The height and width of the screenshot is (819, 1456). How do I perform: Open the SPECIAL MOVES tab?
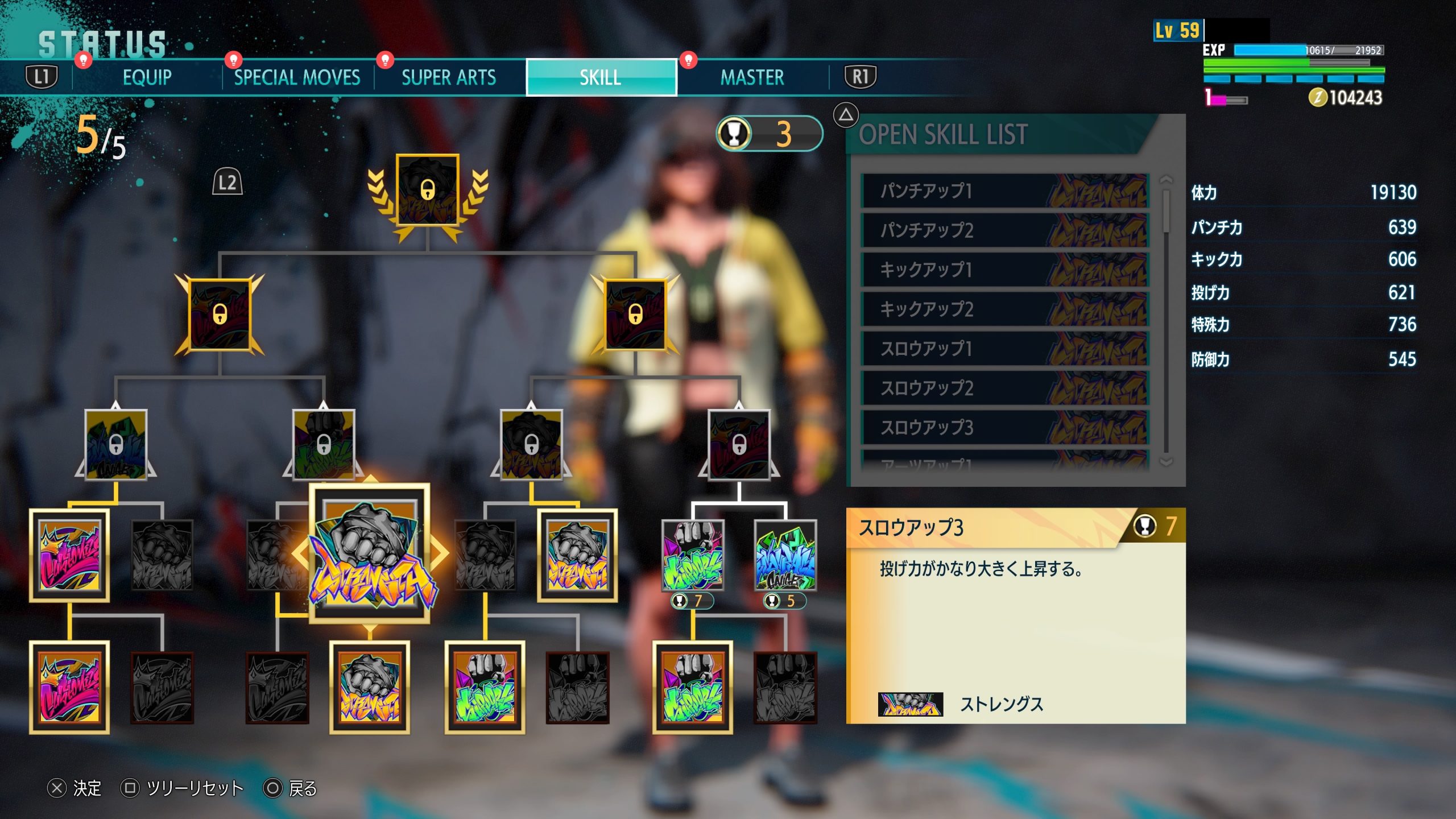click(x=297, y=77)
